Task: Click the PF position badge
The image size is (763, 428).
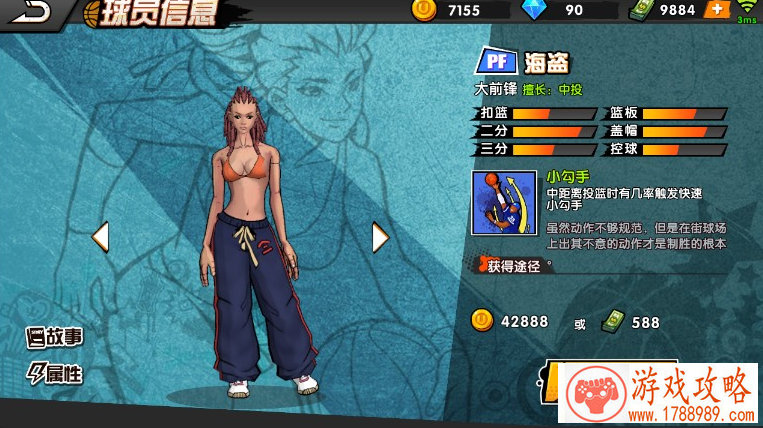Action: click(499, 62)
